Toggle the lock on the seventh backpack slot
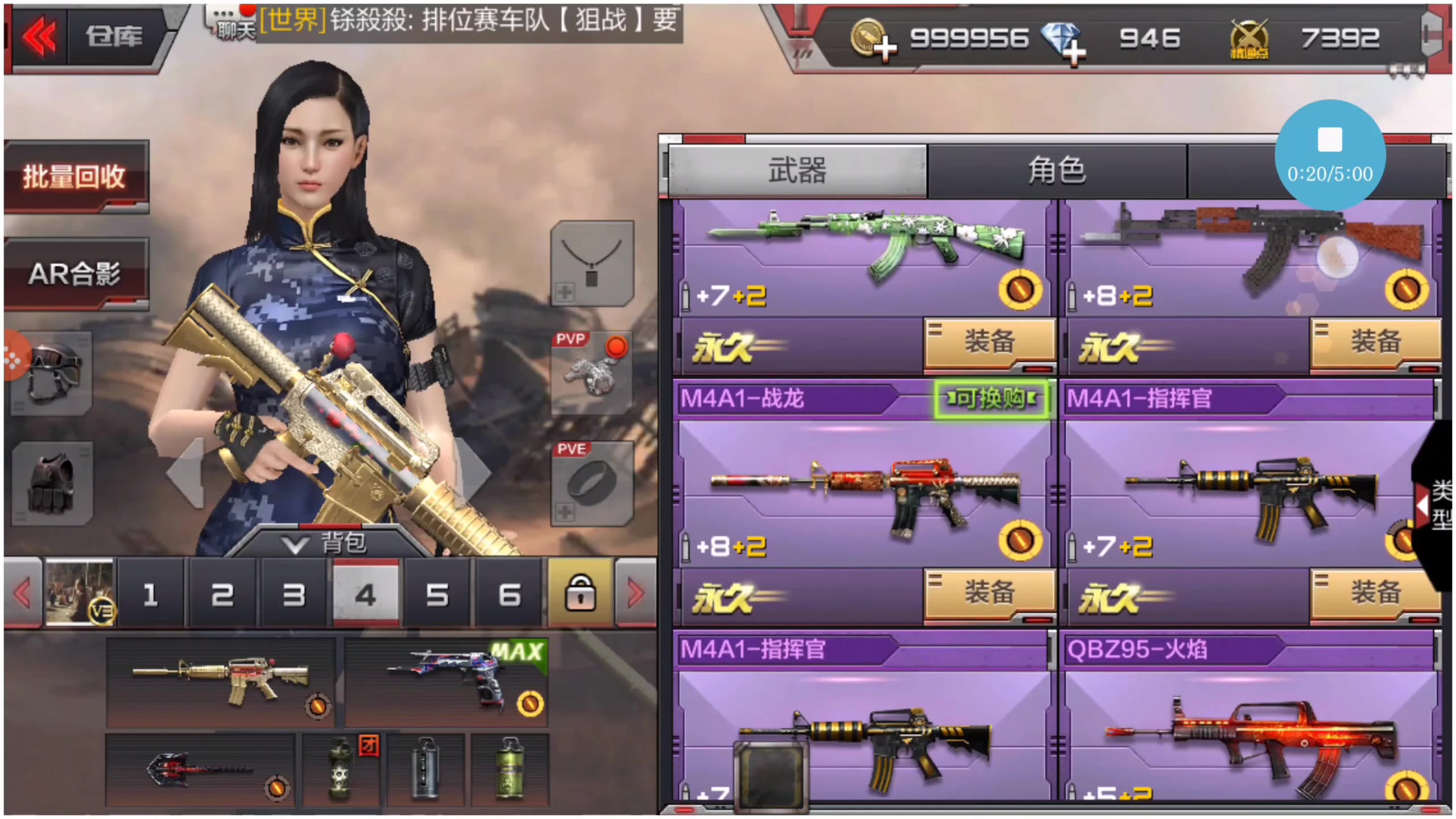Screen dimensions: 1456x819 [x=580, y=593]
